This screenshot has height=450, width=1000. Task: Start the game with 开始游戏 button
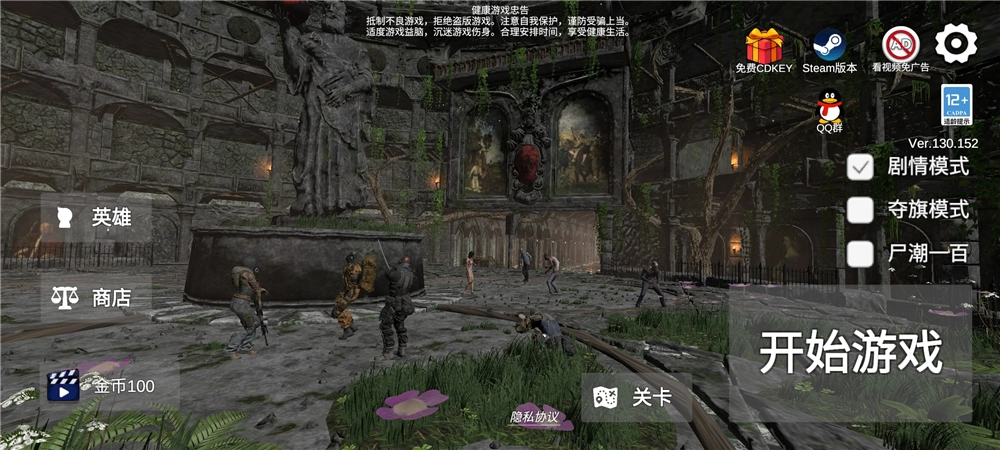tap(850, 352)
